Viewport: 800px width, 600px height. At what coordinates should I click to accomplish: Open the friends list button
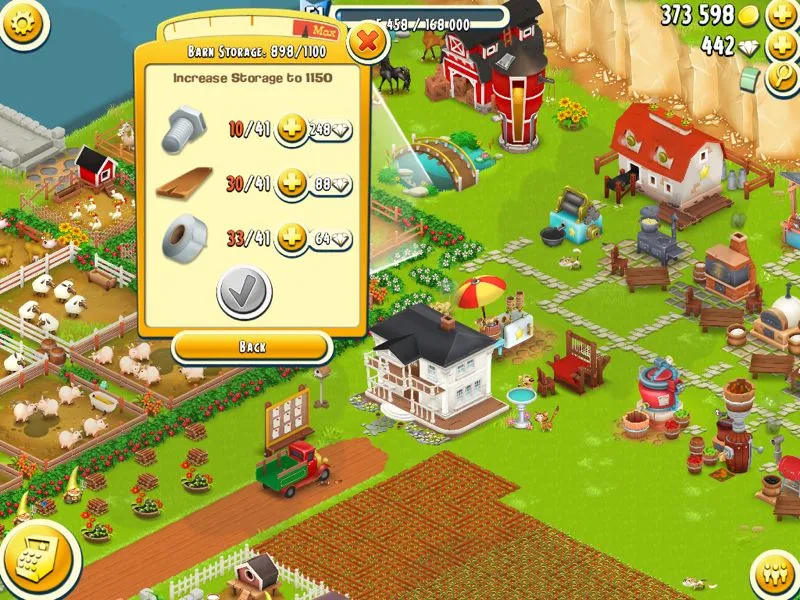point(773,575)
